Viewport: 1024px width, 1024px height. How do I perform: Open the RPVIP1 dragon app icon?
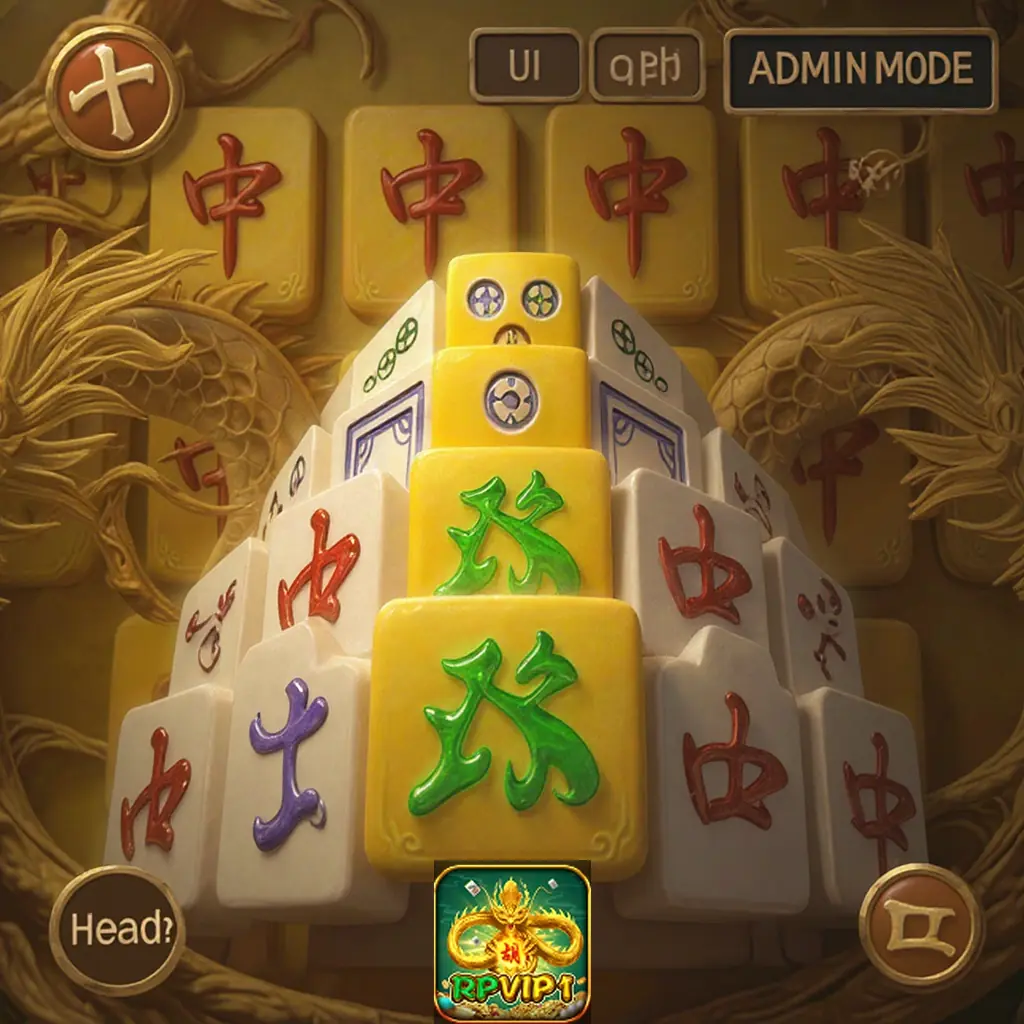[x=511, y=943]
